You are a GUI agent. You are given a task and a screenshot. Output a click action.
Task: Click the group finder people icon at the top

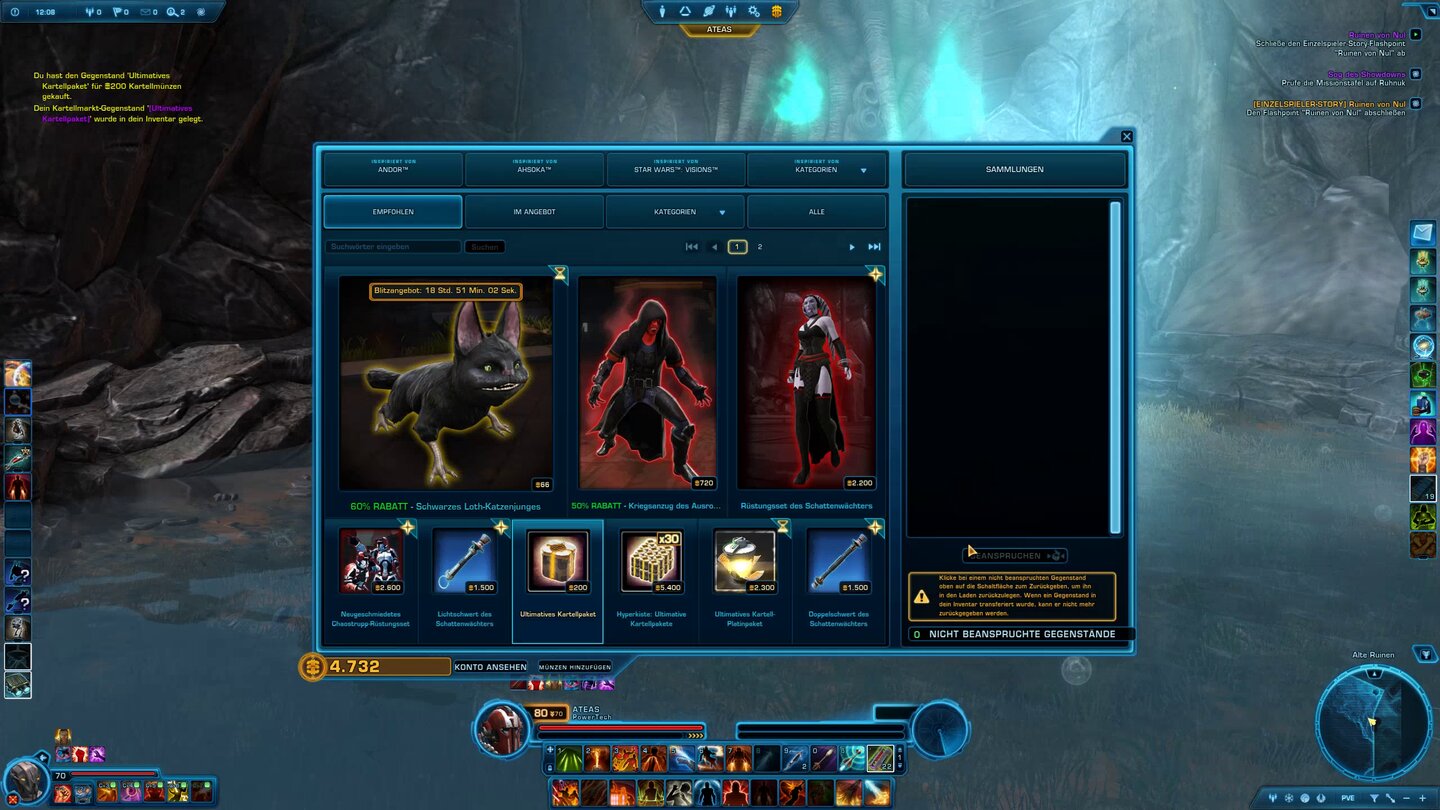pyautogui.click(x=732, y=11)
